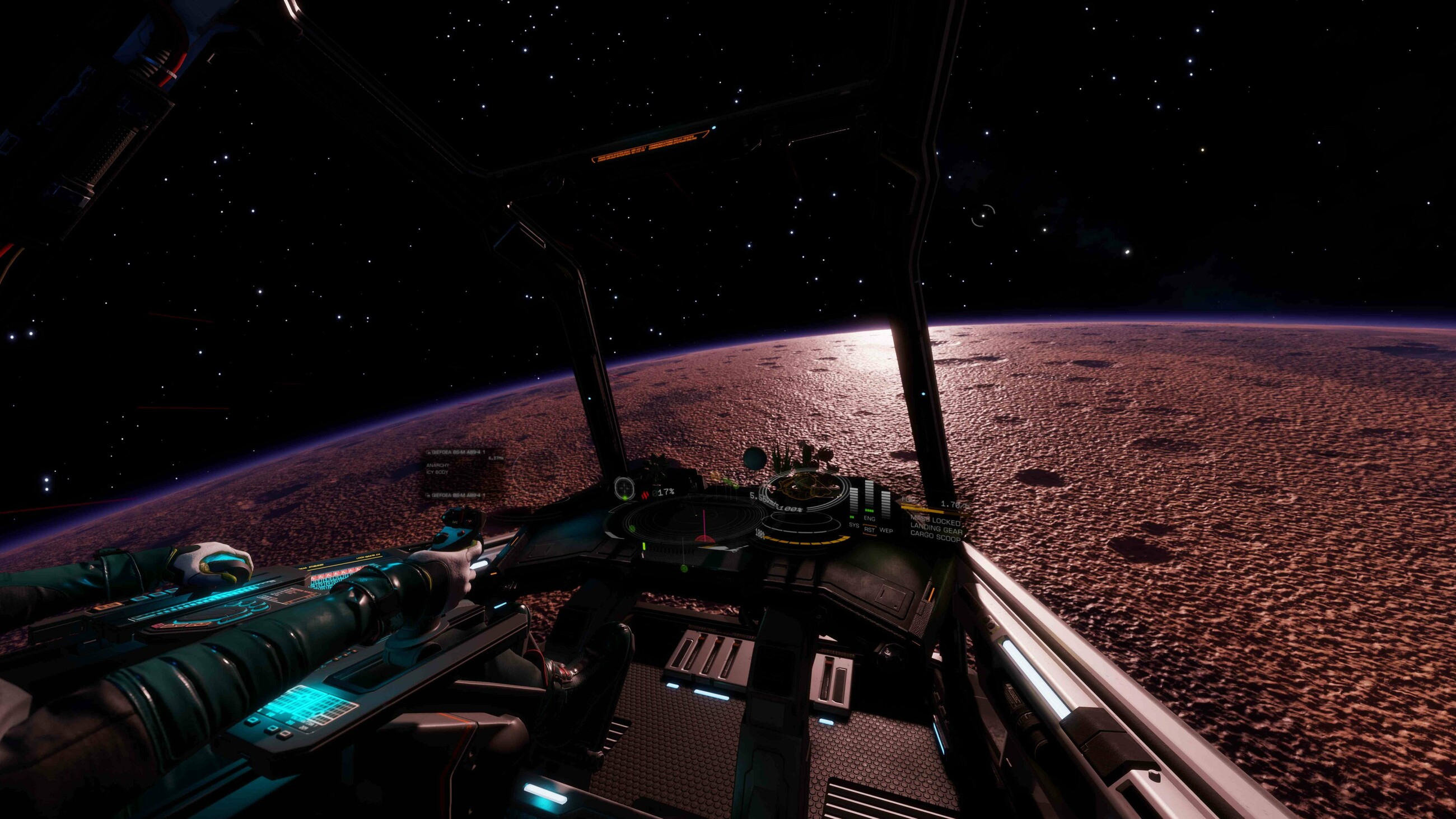Activate RST to reset power distribution
The height and width of the screenshot is (819, 1456).
tap(869, 530)
